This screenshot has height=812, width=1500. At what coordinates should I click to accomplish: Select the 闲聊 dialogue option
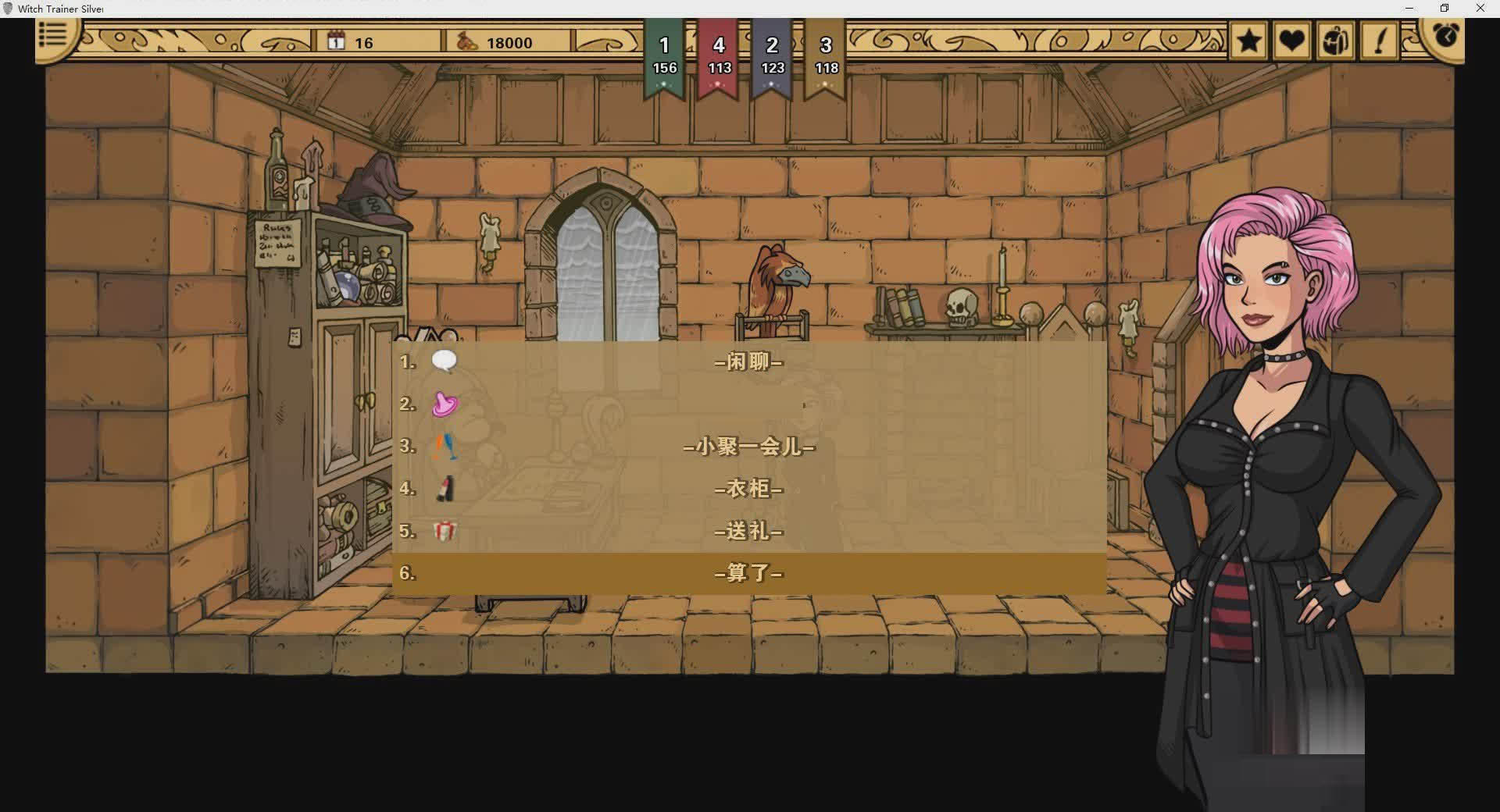pyautogui.click(x=748, y=361)
